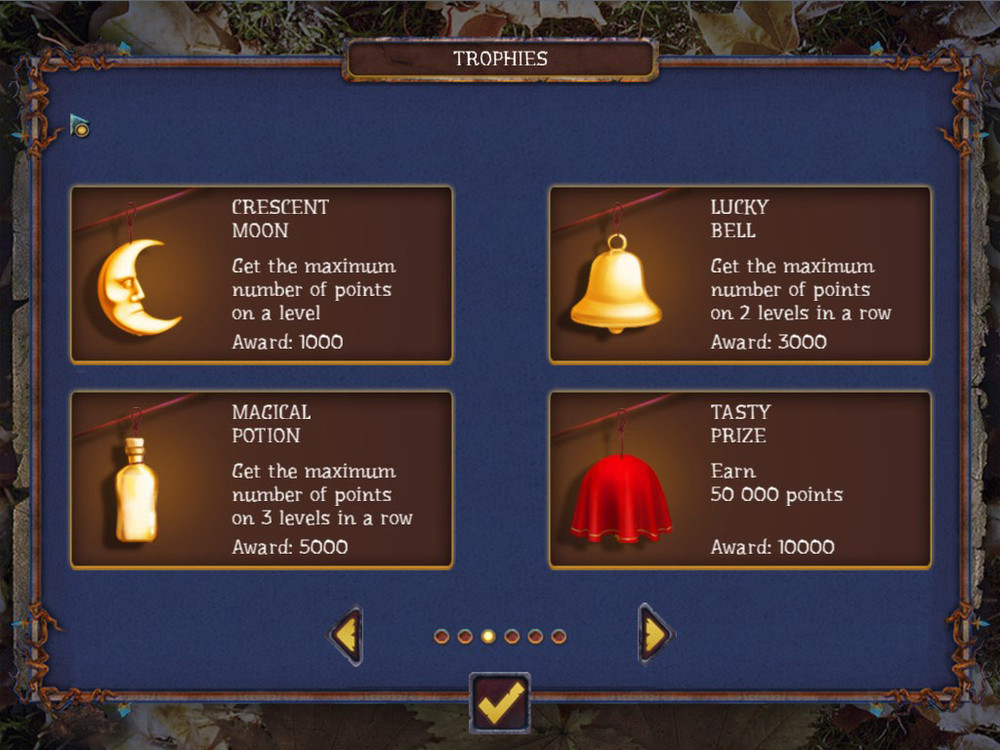The height and width of the screenshot is (750, 1000).
Task: Go to the previous trophies page
Action: pos(346,635)
